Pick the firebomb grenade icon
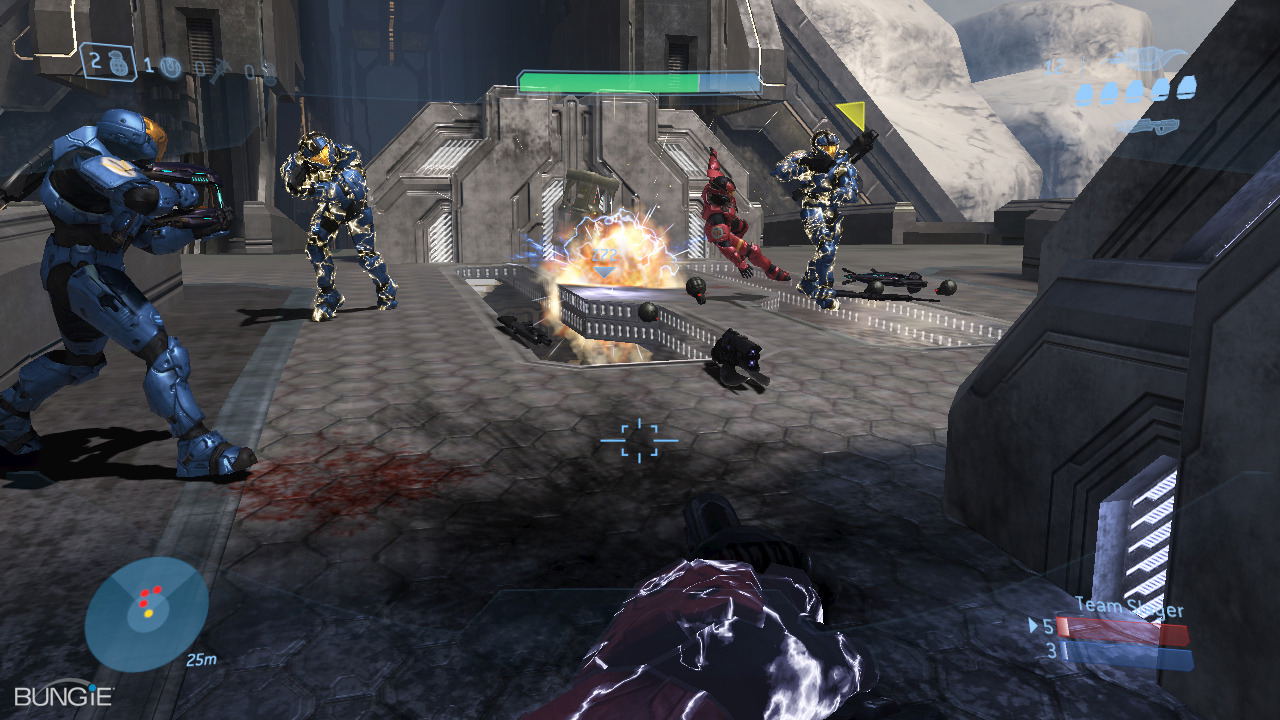 [x=268, y=72]
